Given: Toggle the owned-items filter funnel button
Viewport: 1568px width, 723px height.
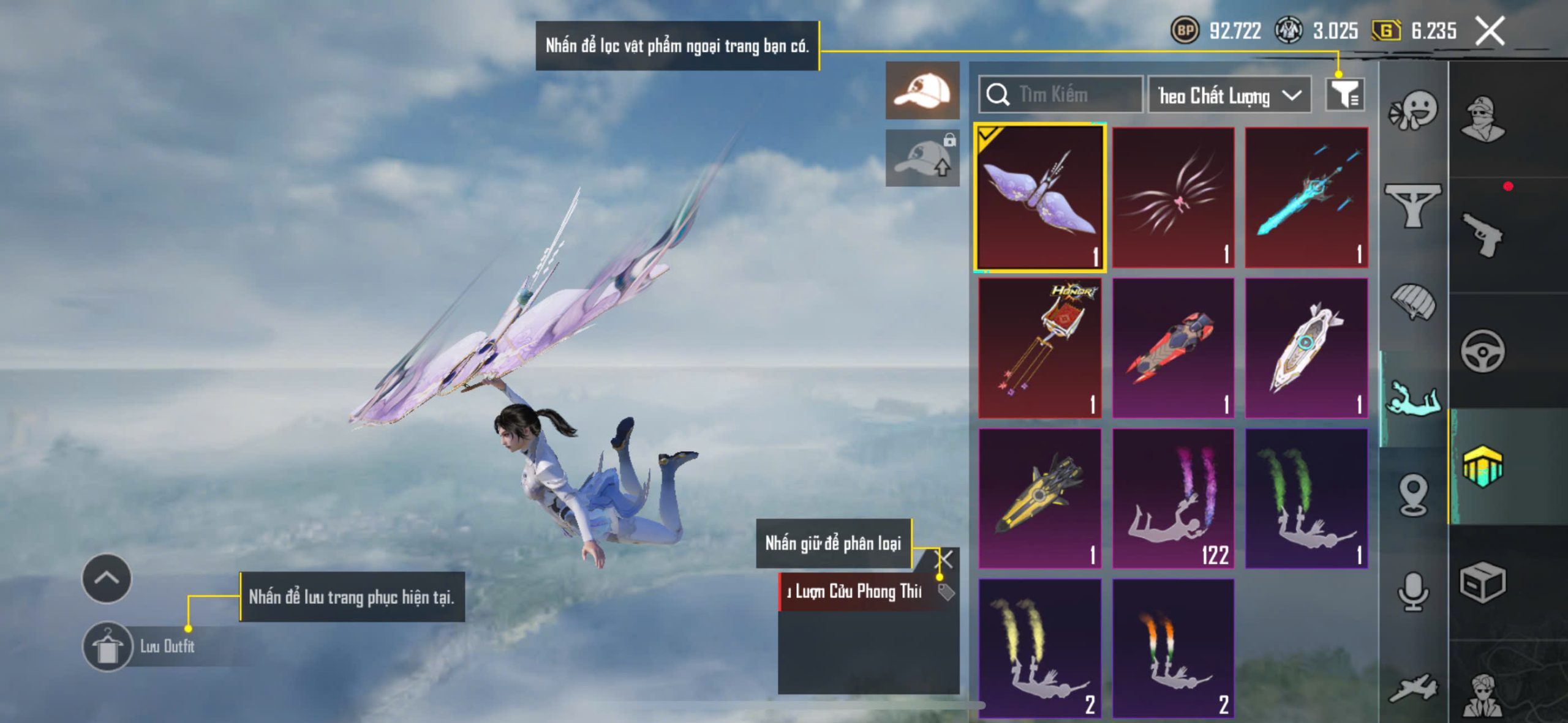Looking at the screenshot, I should pos(1344,95).
